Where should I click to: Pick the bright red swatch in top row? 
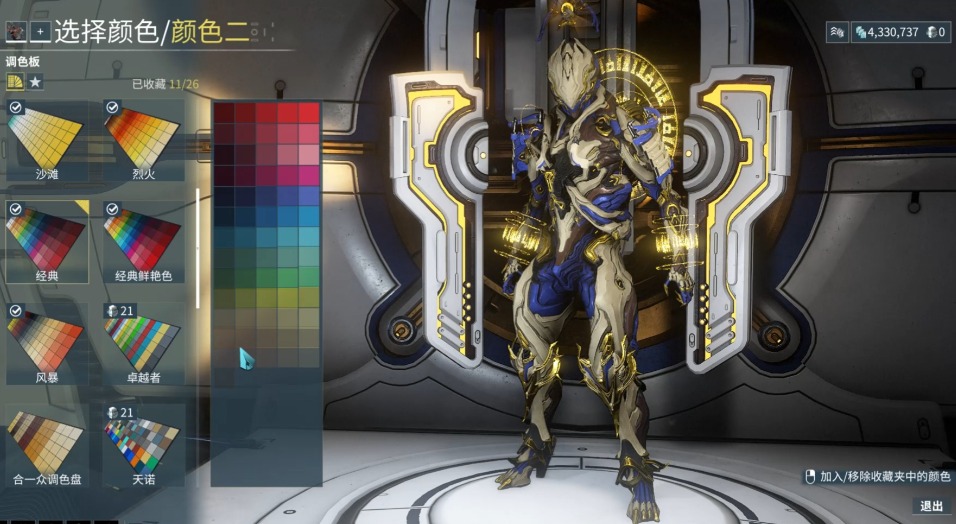[x=309, y=112]
